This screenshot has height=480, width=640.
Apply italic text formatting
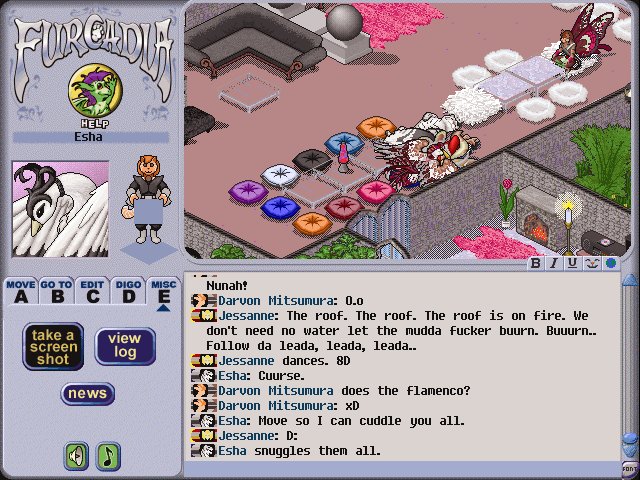point(554,264)
